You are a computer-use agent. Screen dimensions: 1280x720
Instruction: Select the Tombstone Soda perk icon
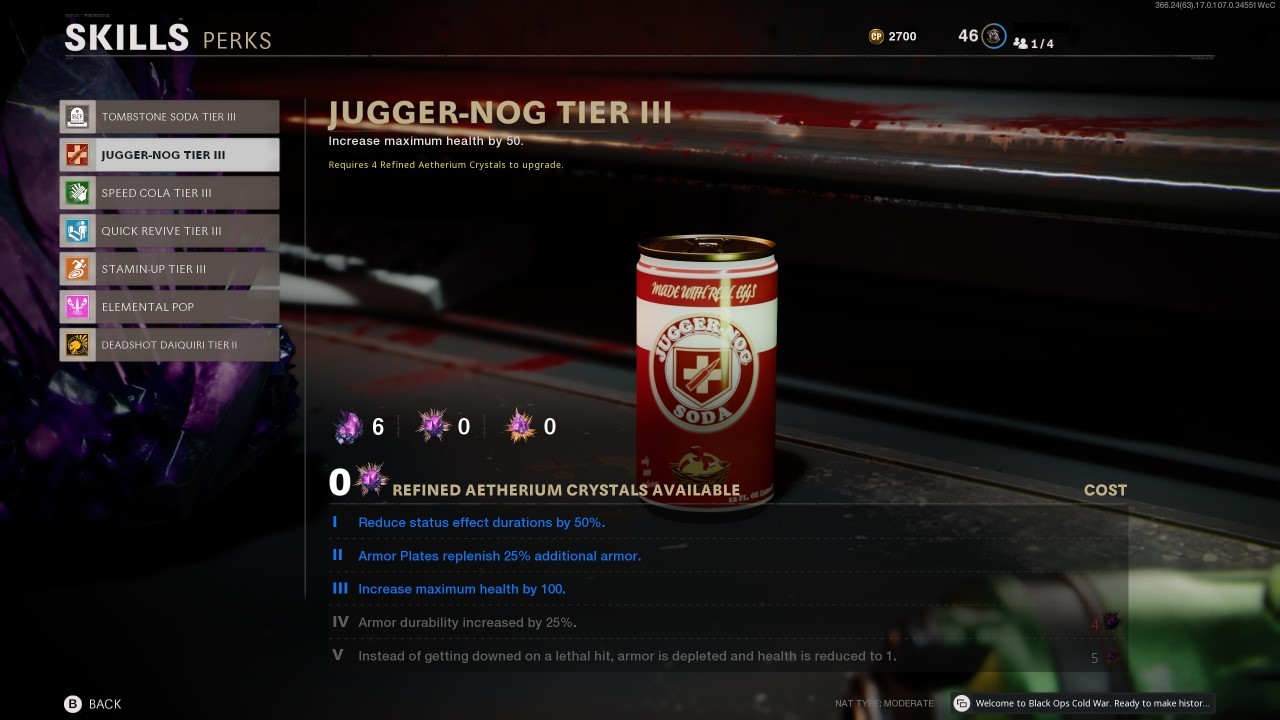coord(77,116)
